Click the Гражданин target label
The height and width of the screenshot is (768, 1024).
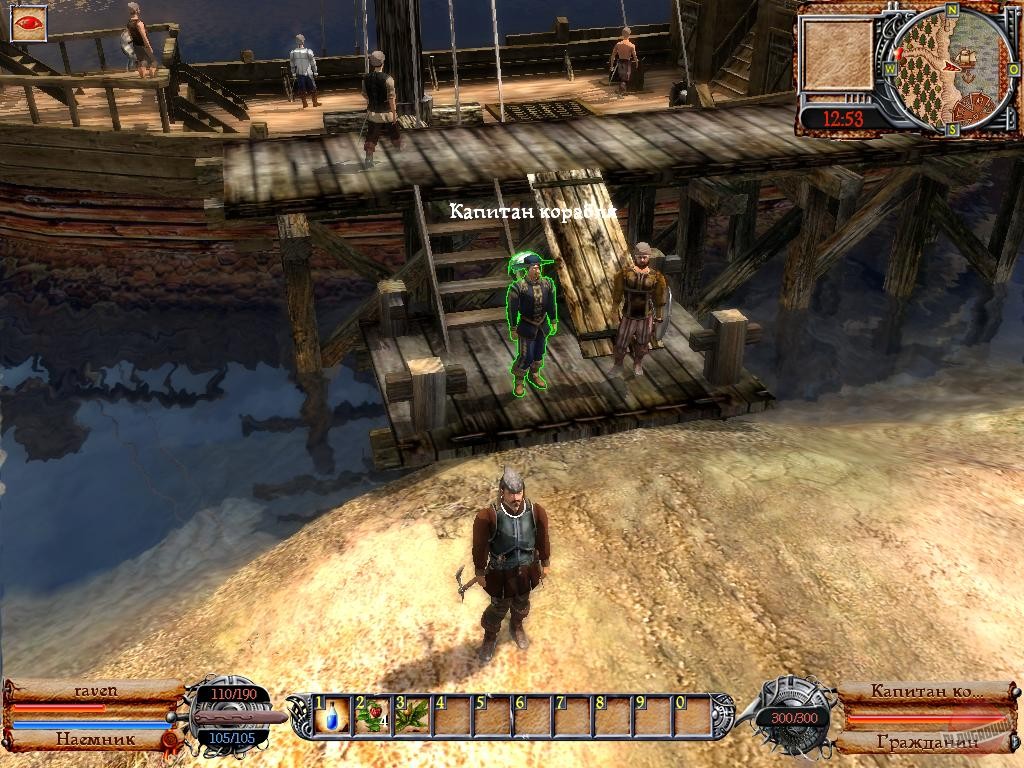pyautogui.click(x=925, y=742)
